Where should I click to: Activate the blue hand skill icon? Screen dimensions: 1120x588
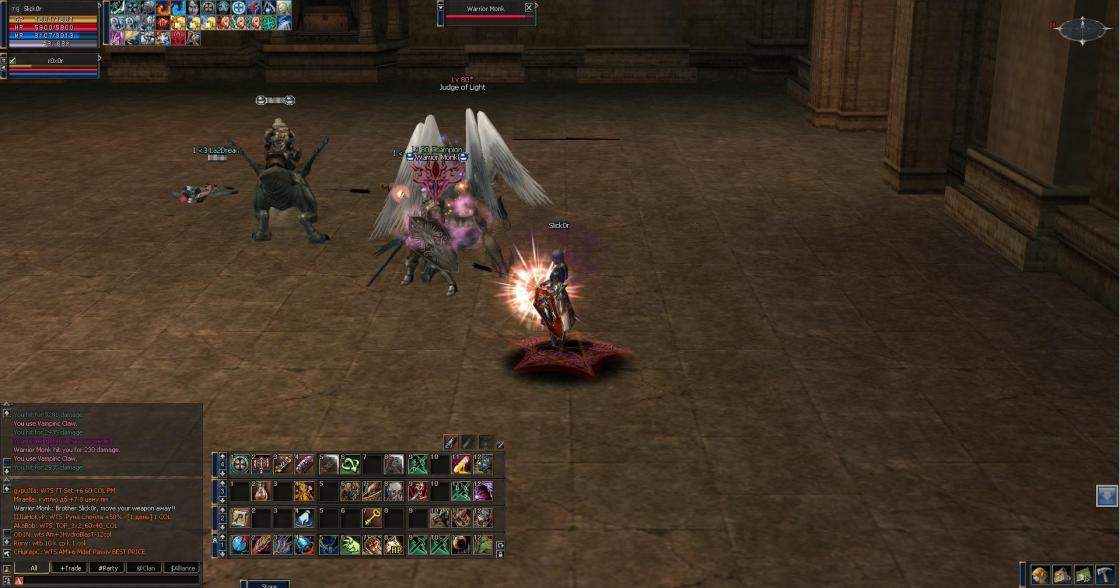(305, 518)
